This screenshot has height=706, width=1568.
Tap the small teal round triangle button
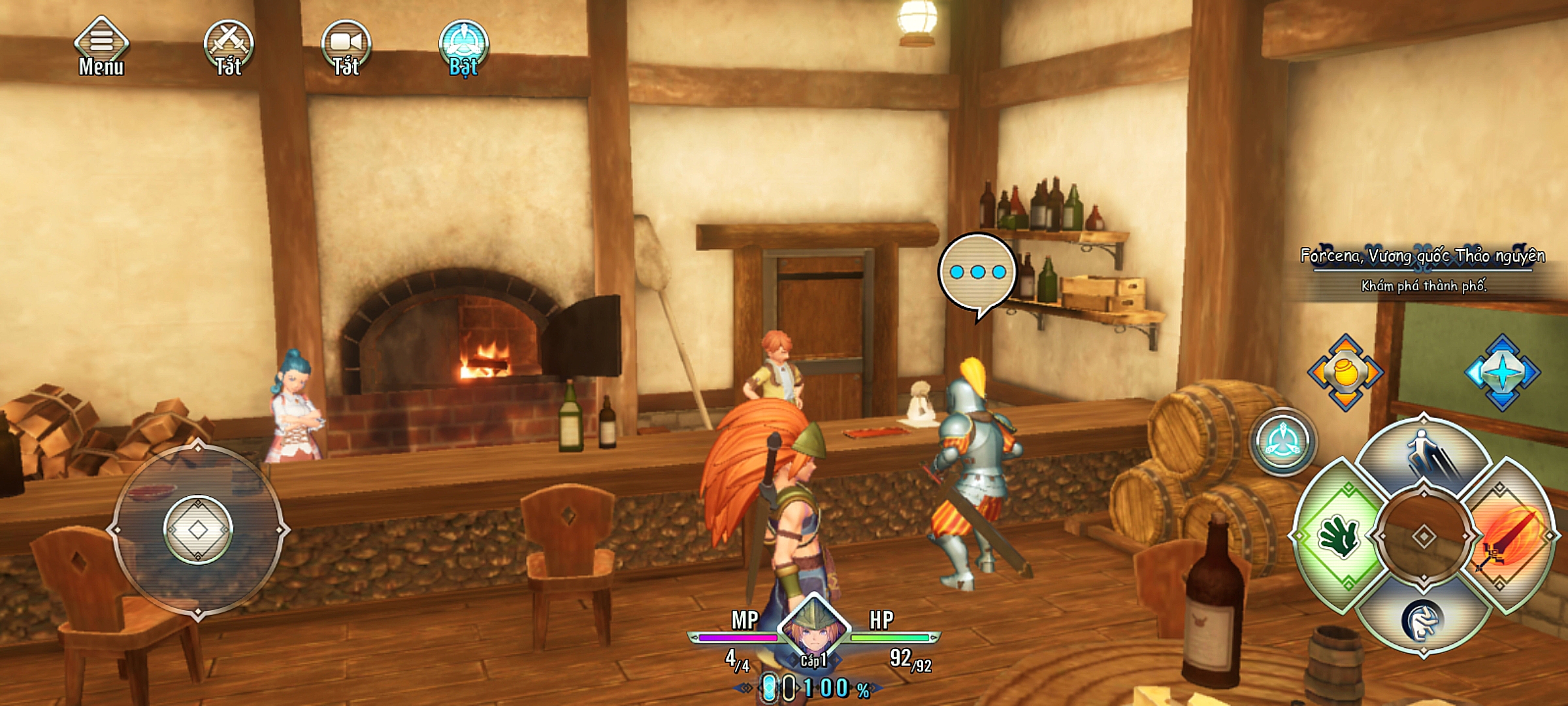click(x=1282, y=442)
